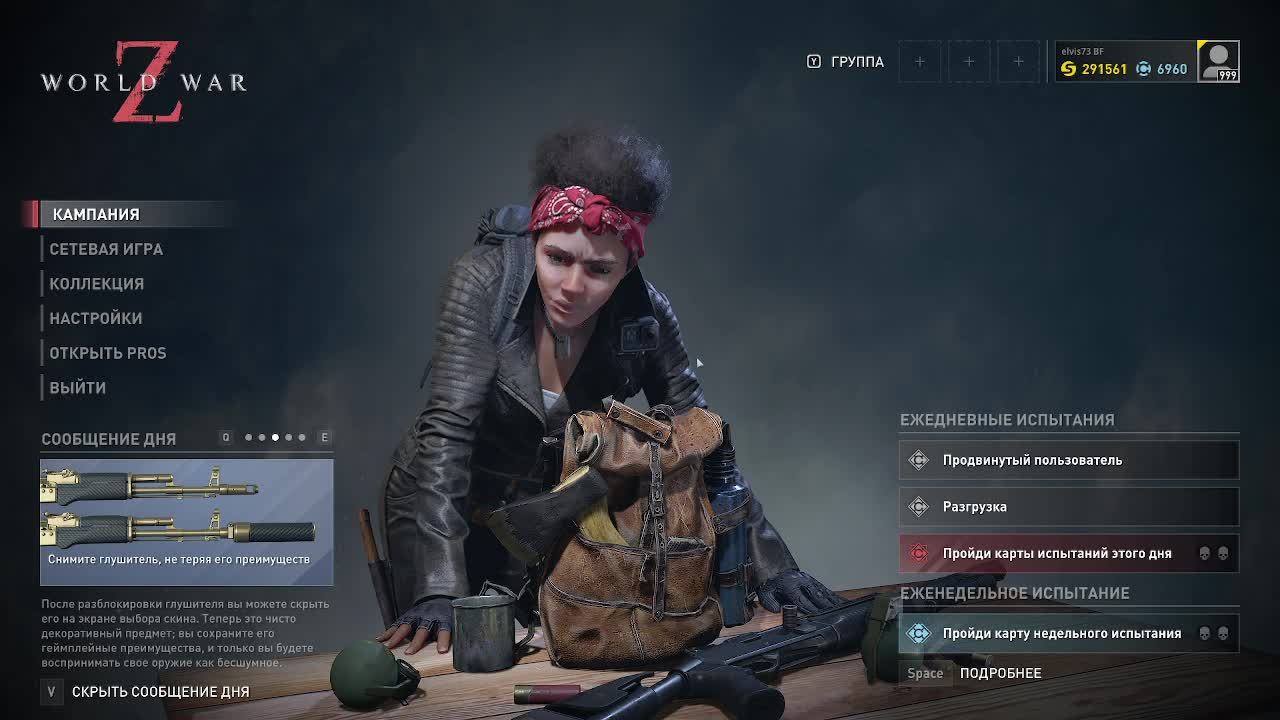
Task: Select Сетевая игра from the main menu
Action: tap(106, 249)
